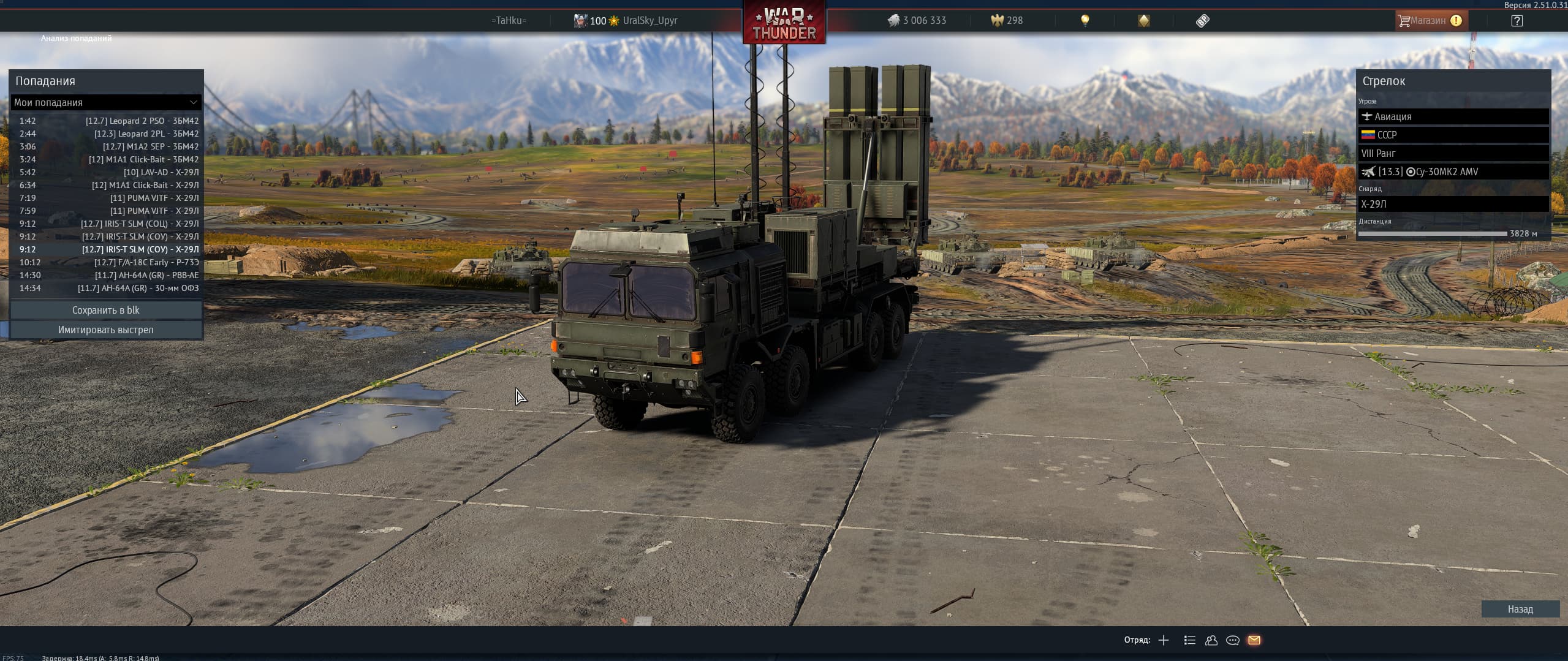The width and height of the screenshot is (1568, 661).
Task: Activate "Имитировать выстрел" button
Action: [106, 330]
